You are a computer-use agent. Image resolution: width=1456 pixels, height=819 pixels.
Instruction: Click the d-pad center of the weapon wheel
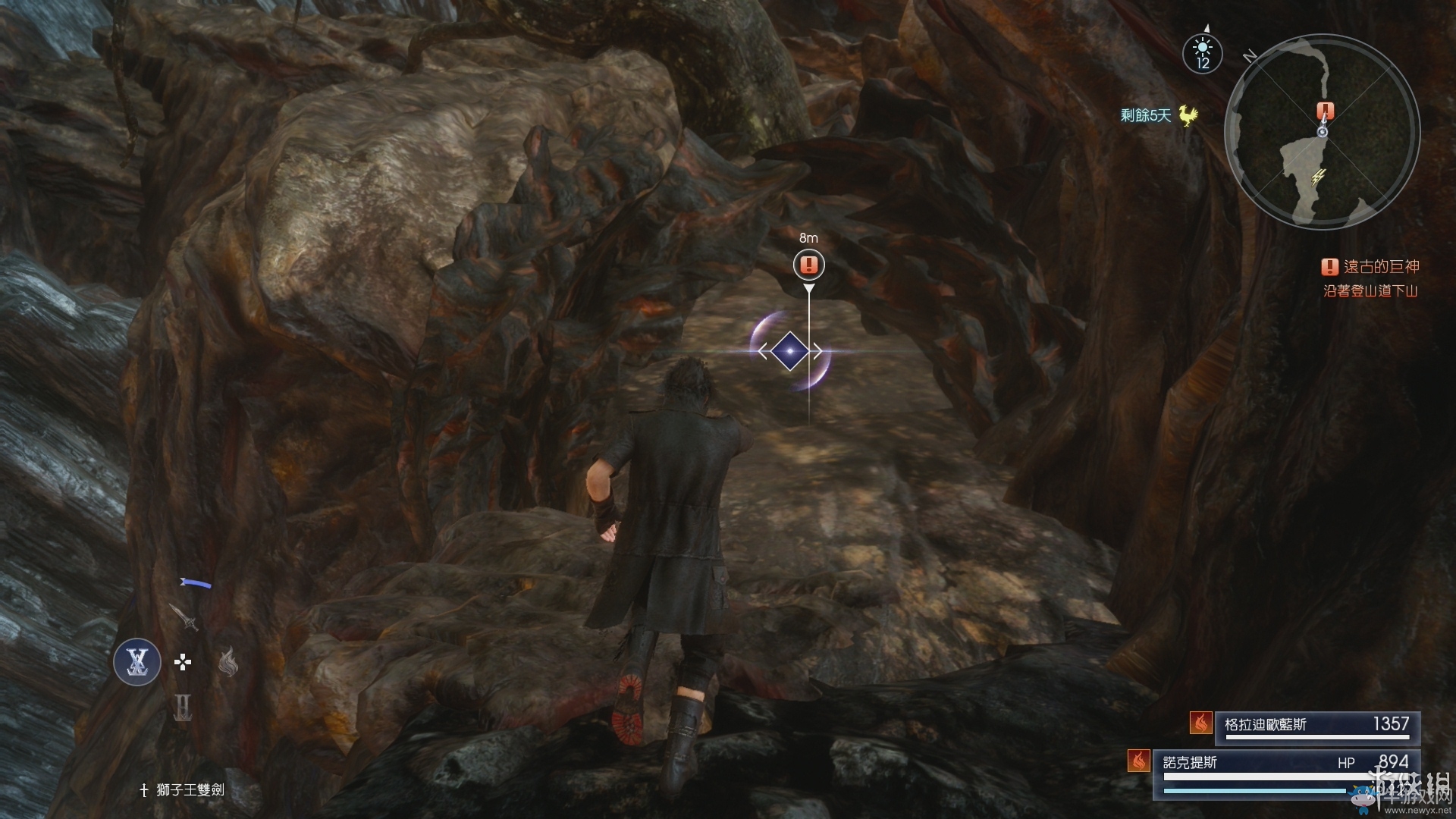[x=183, y=663]
